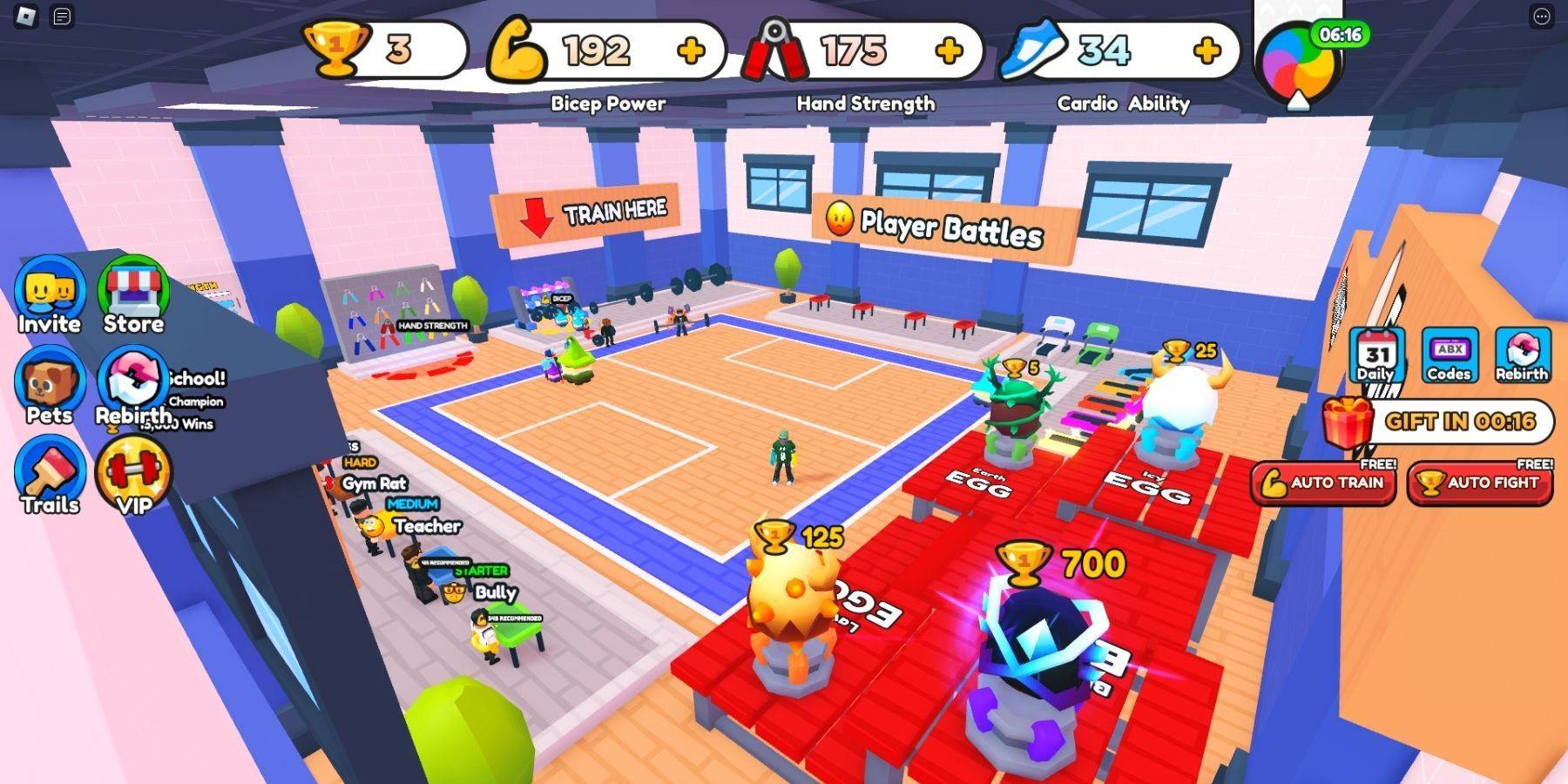Image resolution: width=1568 pixels, height=784 pixels.
Task: Open Rebirth from the right sidebar
Action: [1522, 355]
